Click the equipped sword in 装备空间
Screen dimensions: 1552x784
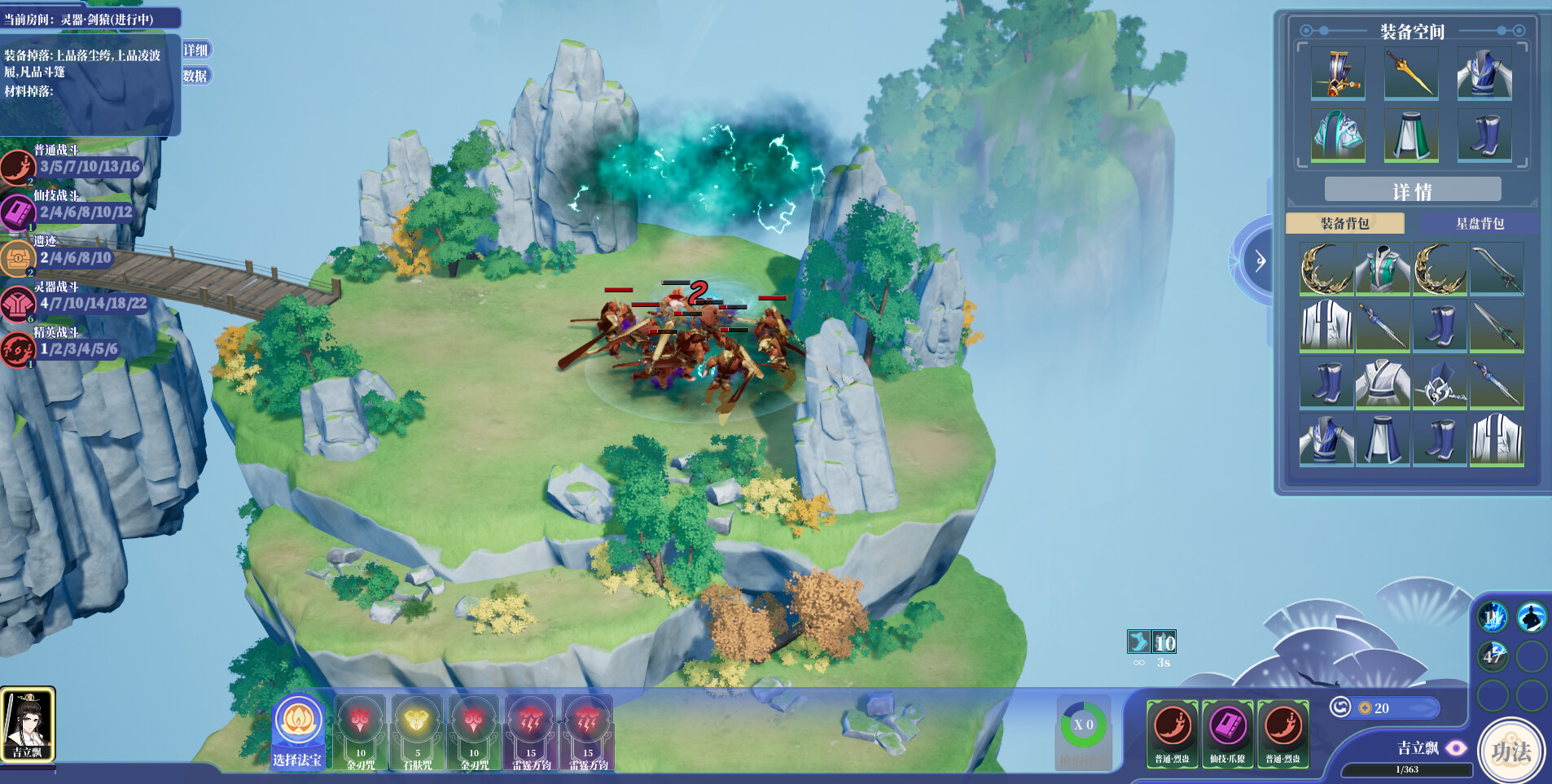(1411, 73)
